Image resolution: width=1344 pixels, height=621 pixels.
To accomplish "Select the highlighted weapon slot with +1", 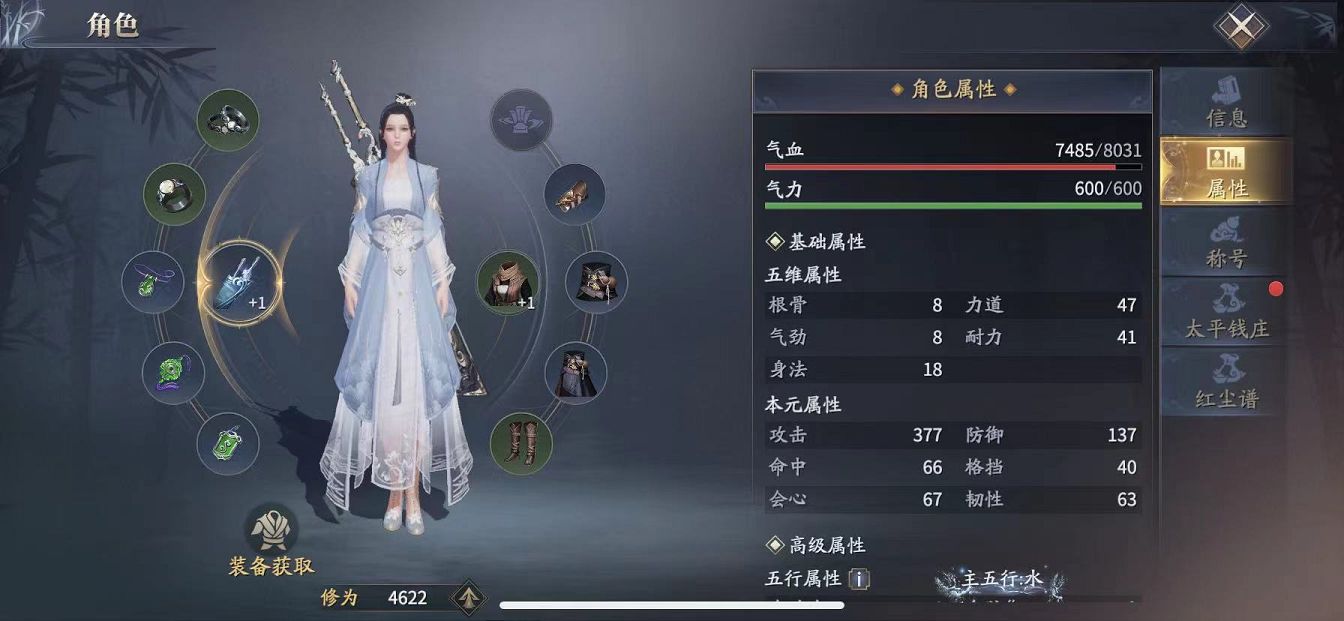I will [239, 285].
